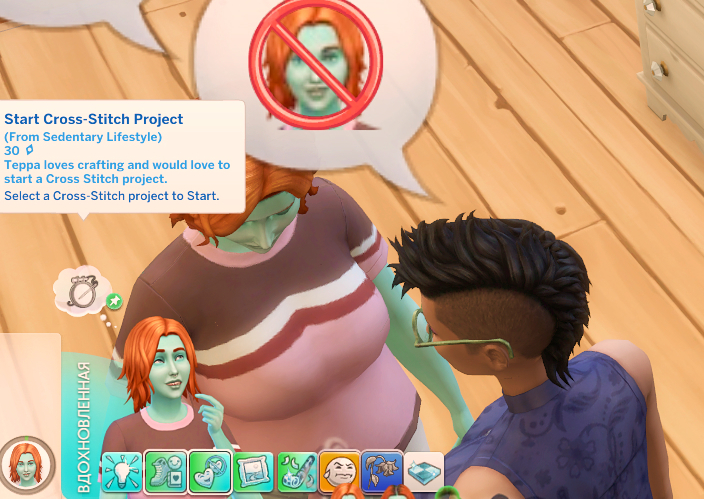Open the lightbulb inspired moodlet
Screen dimensions: 704x499
tap(122, 470)
